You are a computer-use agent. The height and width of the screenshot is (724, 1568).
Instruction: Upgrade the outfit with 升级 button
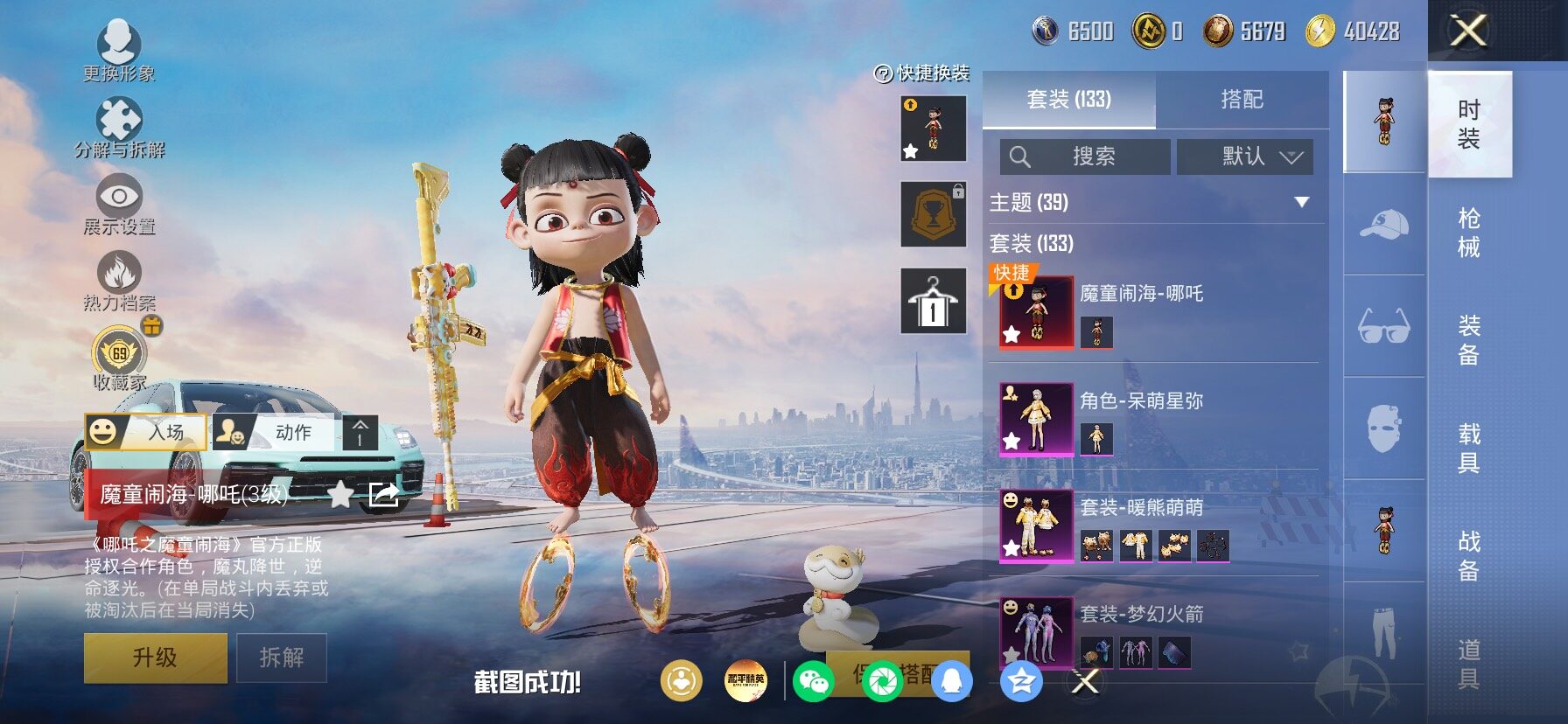[x=155, y=658]
